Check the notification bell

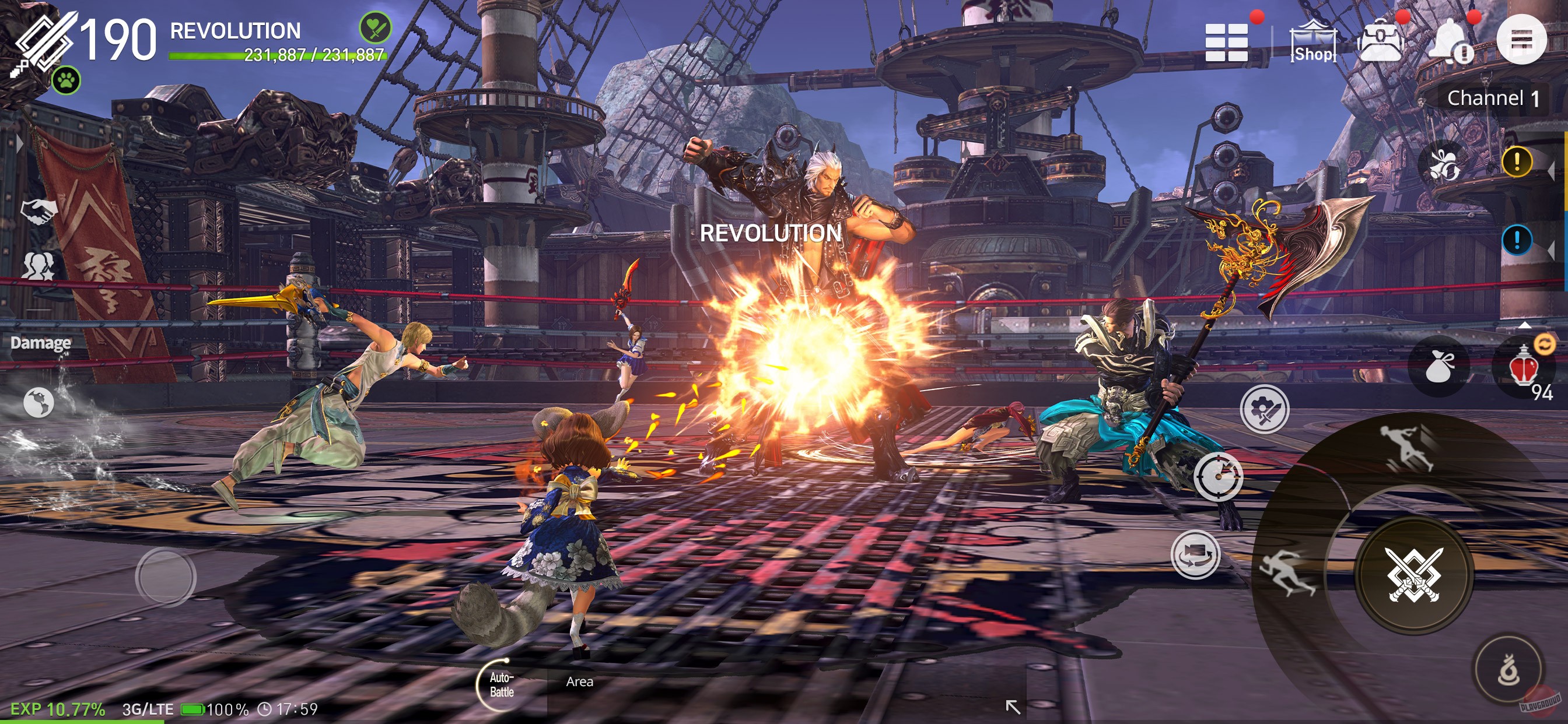pyautogui.click(x=1451, y=42)
